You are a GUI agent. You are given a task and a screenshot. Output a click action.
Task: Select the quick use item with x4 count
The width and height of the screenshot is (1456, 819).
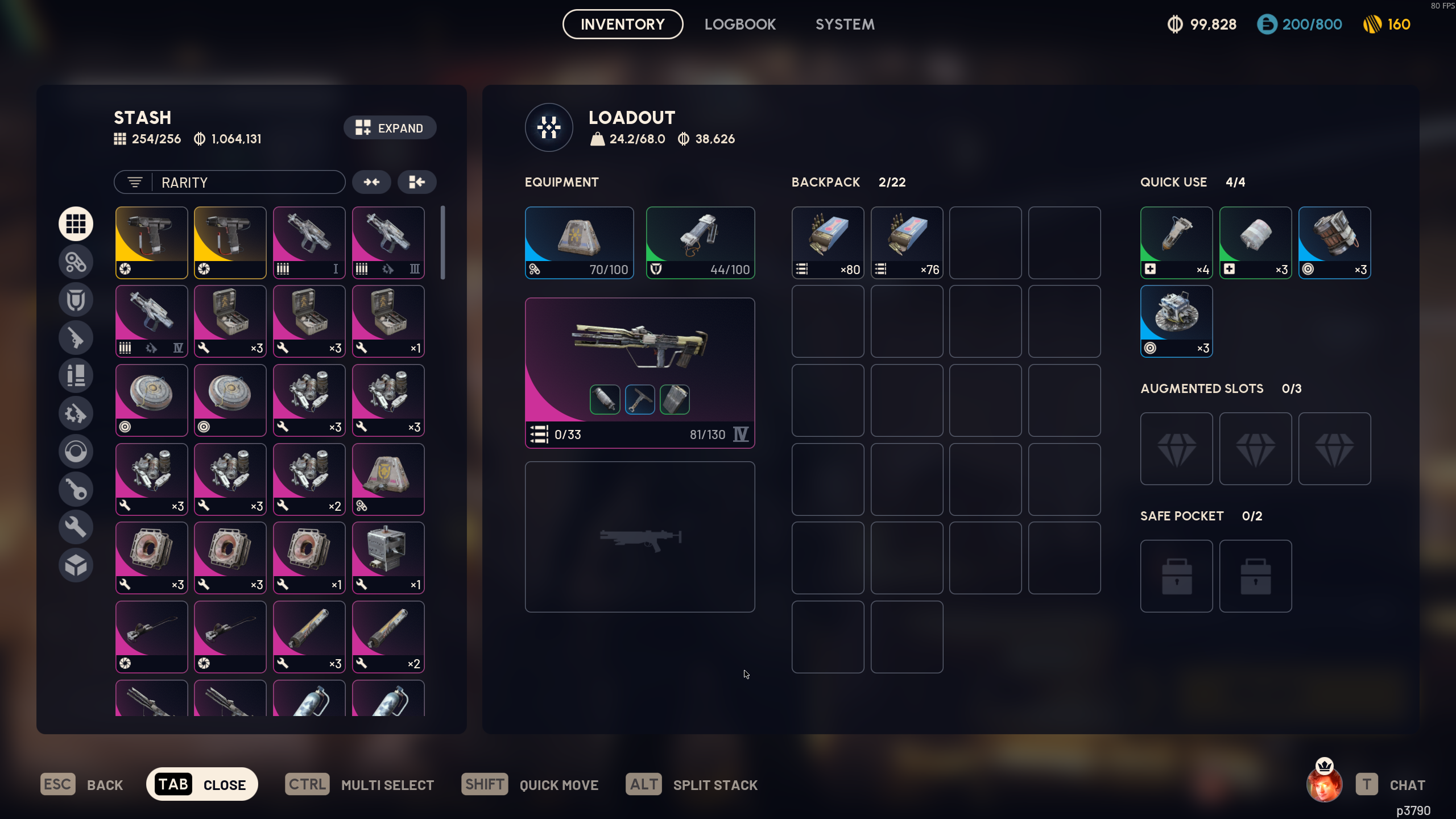pyautogui.click(x=1176, y=242)
